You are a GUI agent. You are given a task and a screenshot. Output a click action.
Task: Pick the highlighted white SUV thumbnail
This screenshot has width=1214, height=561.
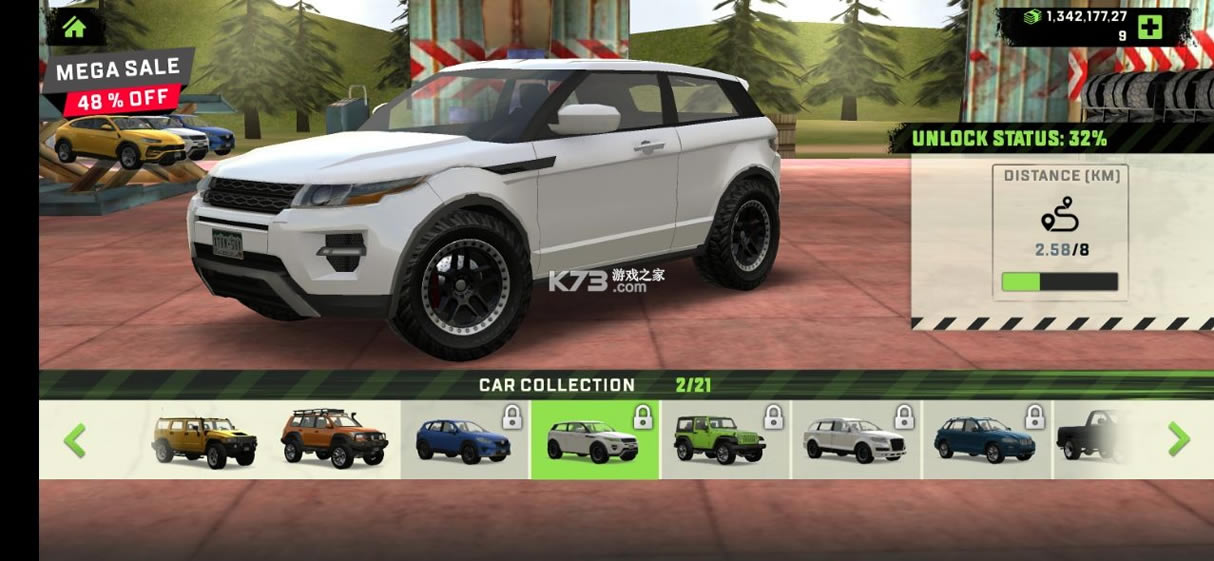click(594, 440)
